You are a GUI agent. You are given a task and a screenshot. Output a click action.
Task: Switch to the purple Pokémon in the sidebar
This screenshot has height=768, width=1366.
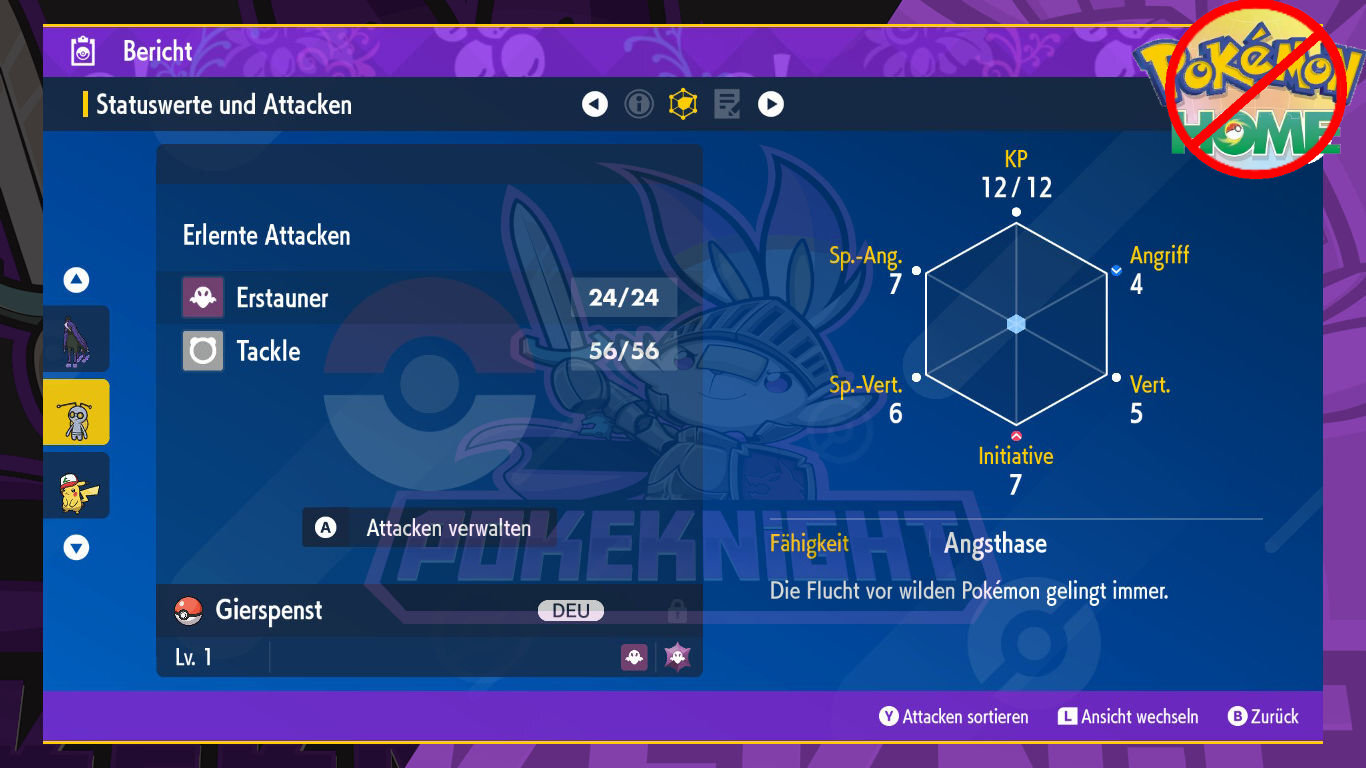tap(76, 339)
